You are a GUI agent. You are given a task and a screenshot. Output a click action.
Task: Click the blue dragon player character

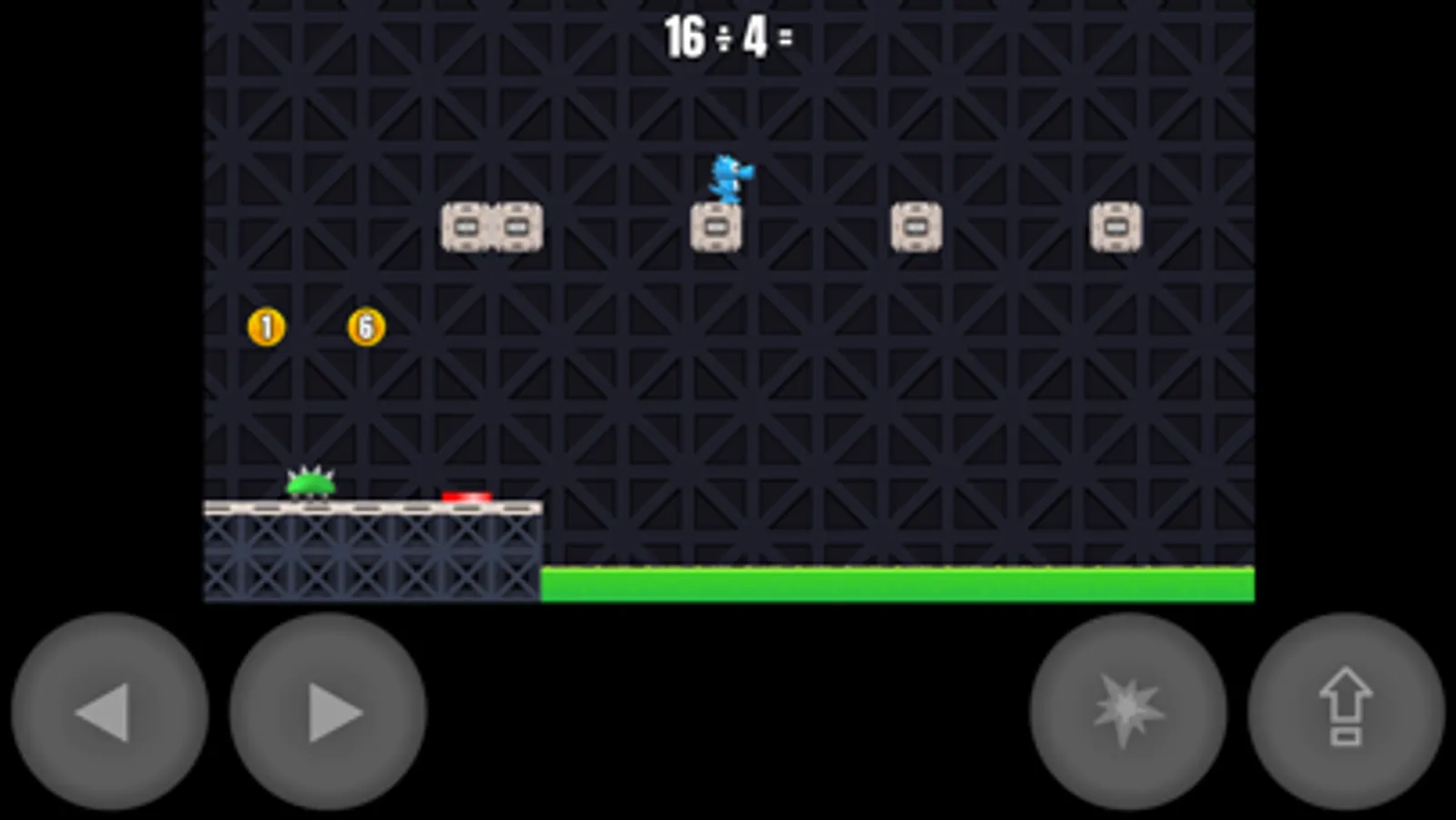pyautogui.click(x=728, y=179)
